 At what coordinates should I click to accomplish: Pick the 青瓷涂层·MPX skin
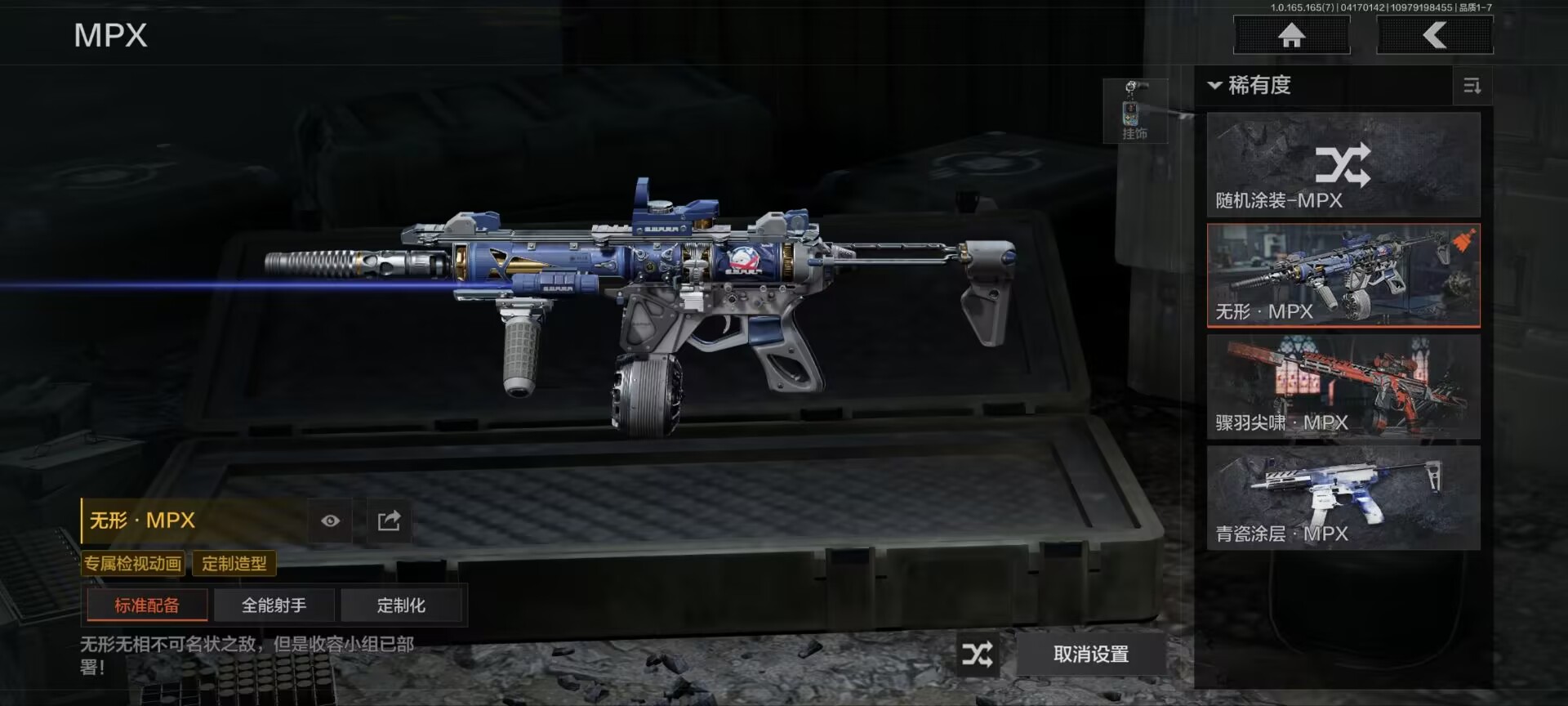pos(1343,498)
